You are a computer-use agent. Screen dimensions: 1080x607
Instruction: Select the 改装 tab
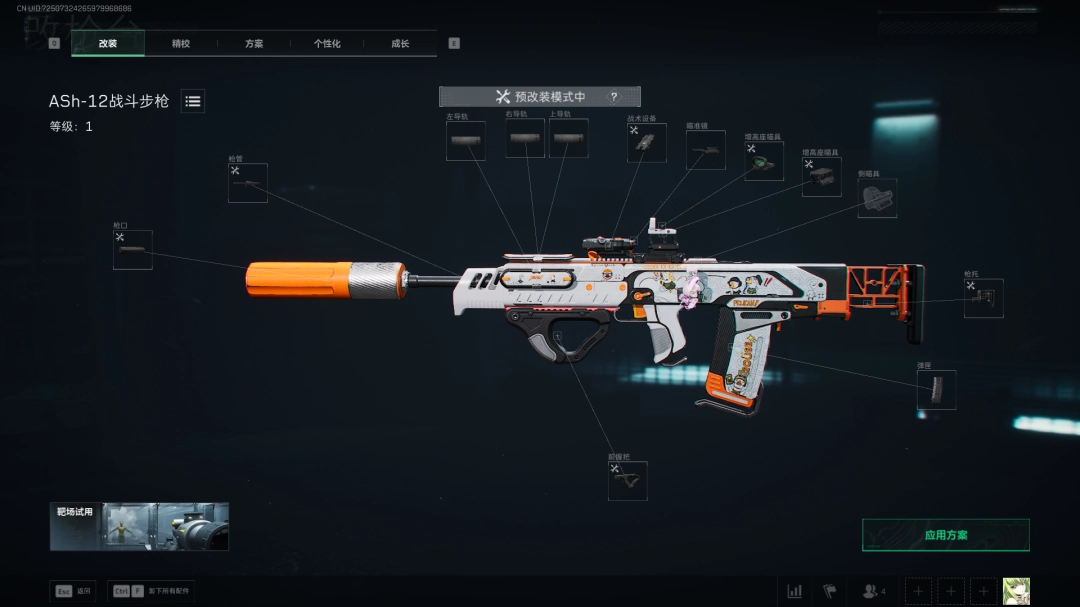(x=108, y=44)
